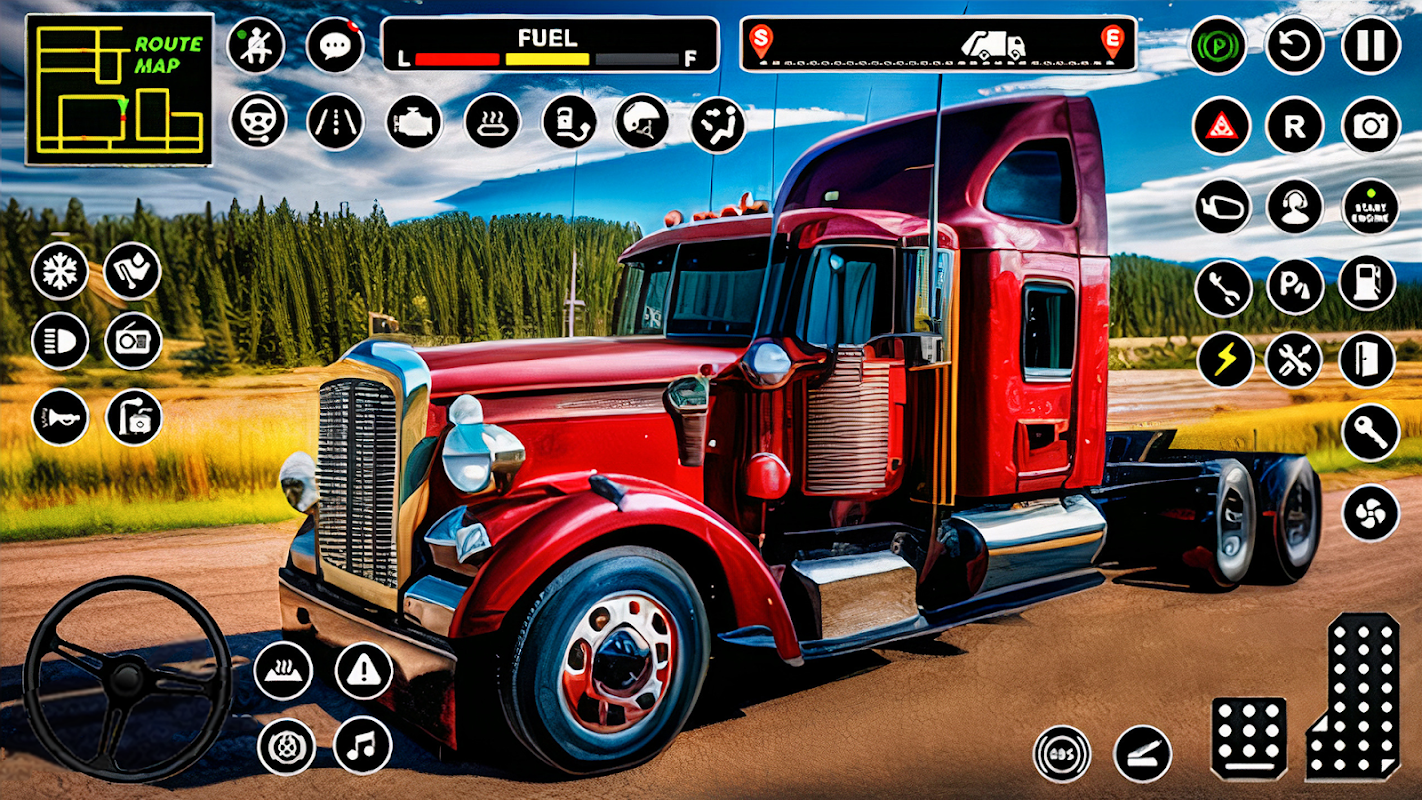Viewport: 1422px width, 800px height.
Task: Switch on the radio icon
Action: [x=133, y=341]
